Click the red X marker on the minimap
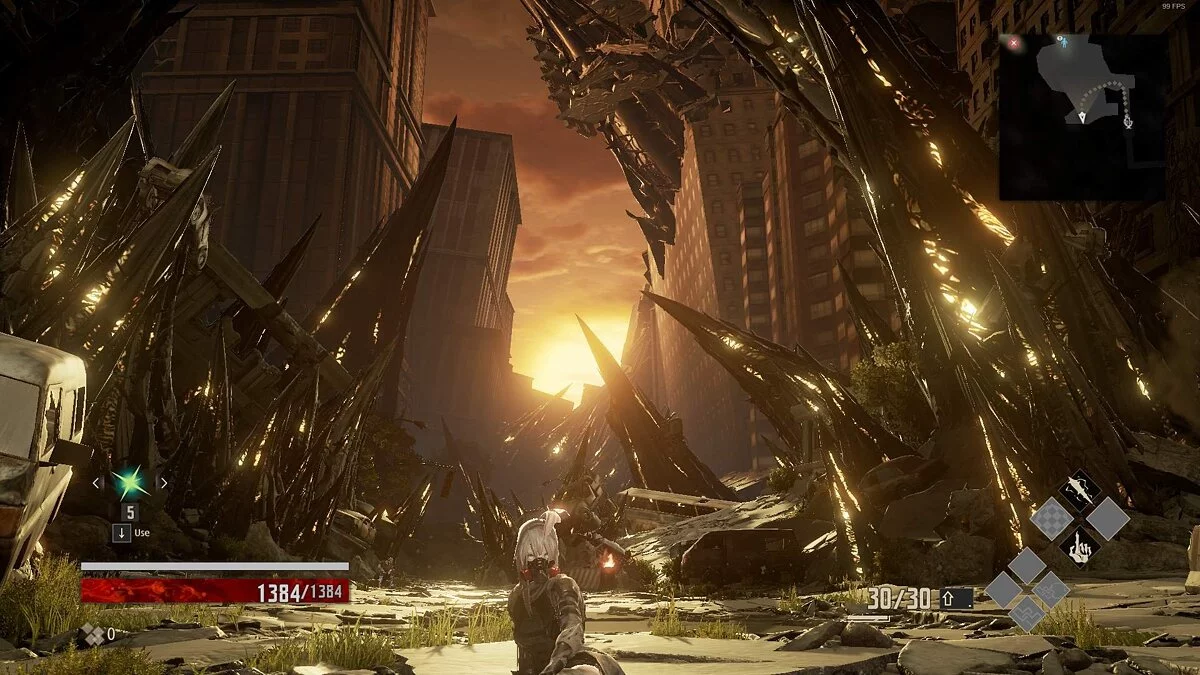This screenshot has height=675, width=1200. [x=1015, y=43]
